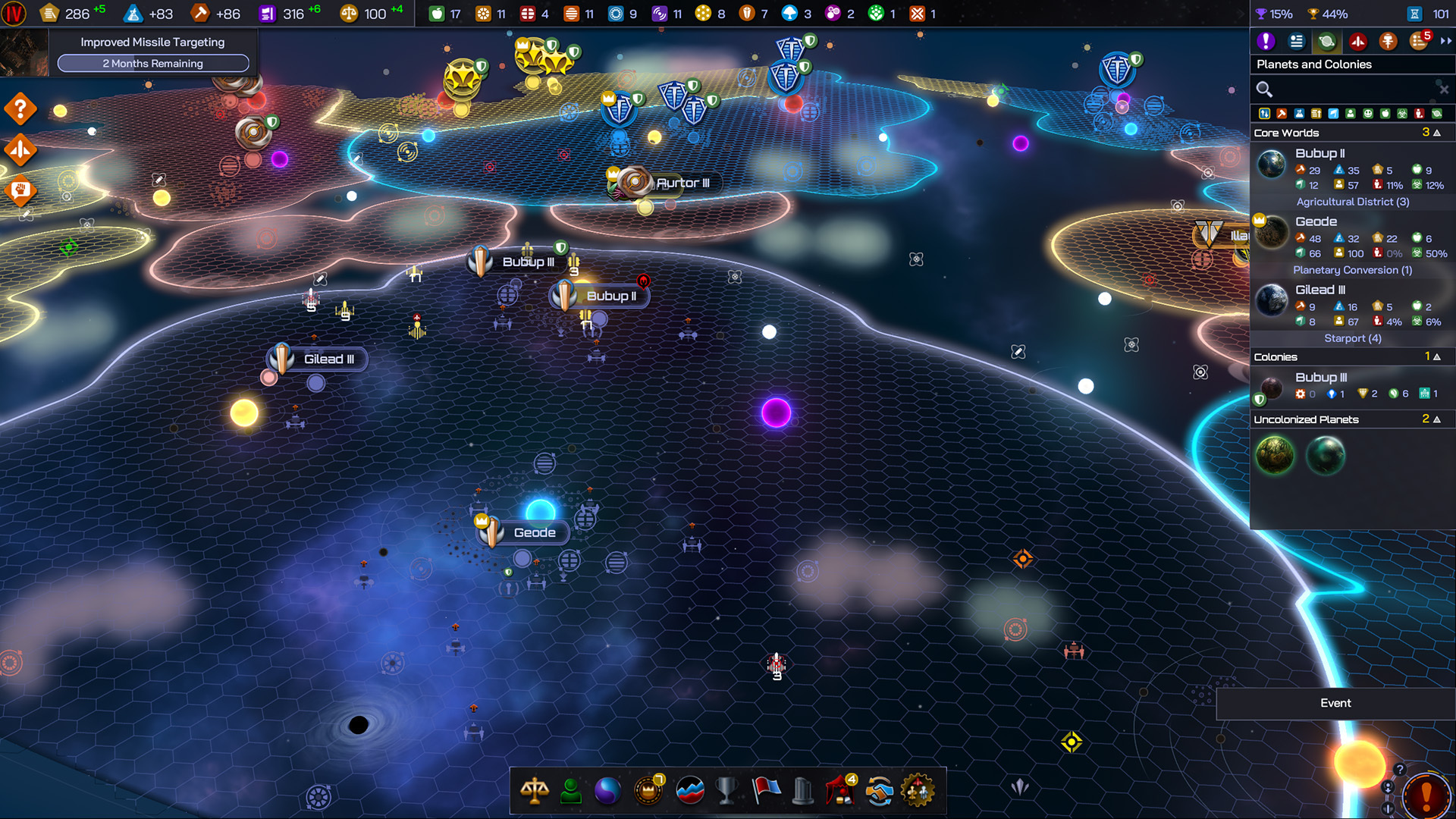Click the planet search field
The image size is (1456, 819).
[x=1350, y=89]
